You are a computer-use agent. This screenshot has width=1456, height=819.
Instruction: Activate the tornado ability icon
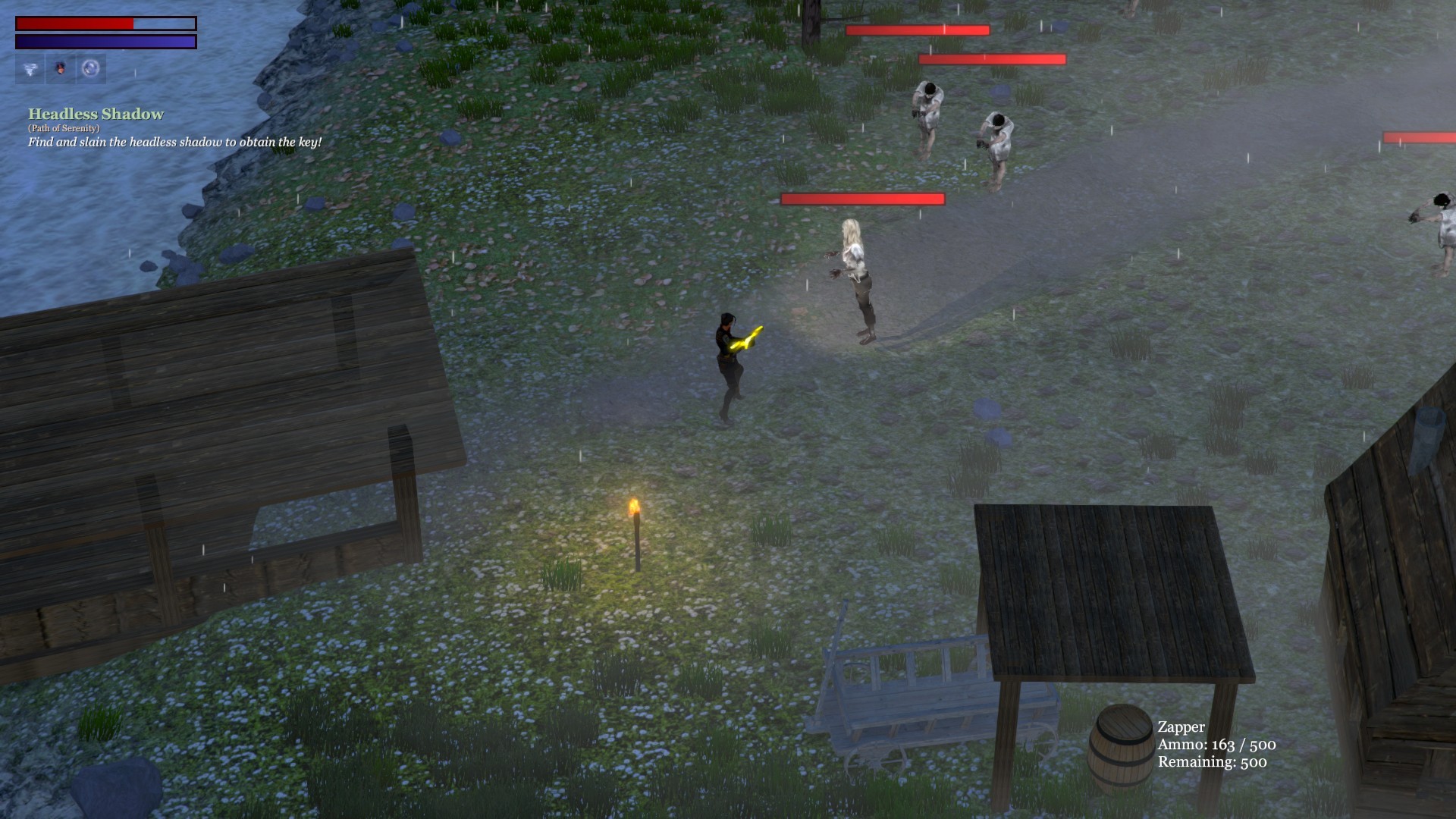(x=30, y=69)
